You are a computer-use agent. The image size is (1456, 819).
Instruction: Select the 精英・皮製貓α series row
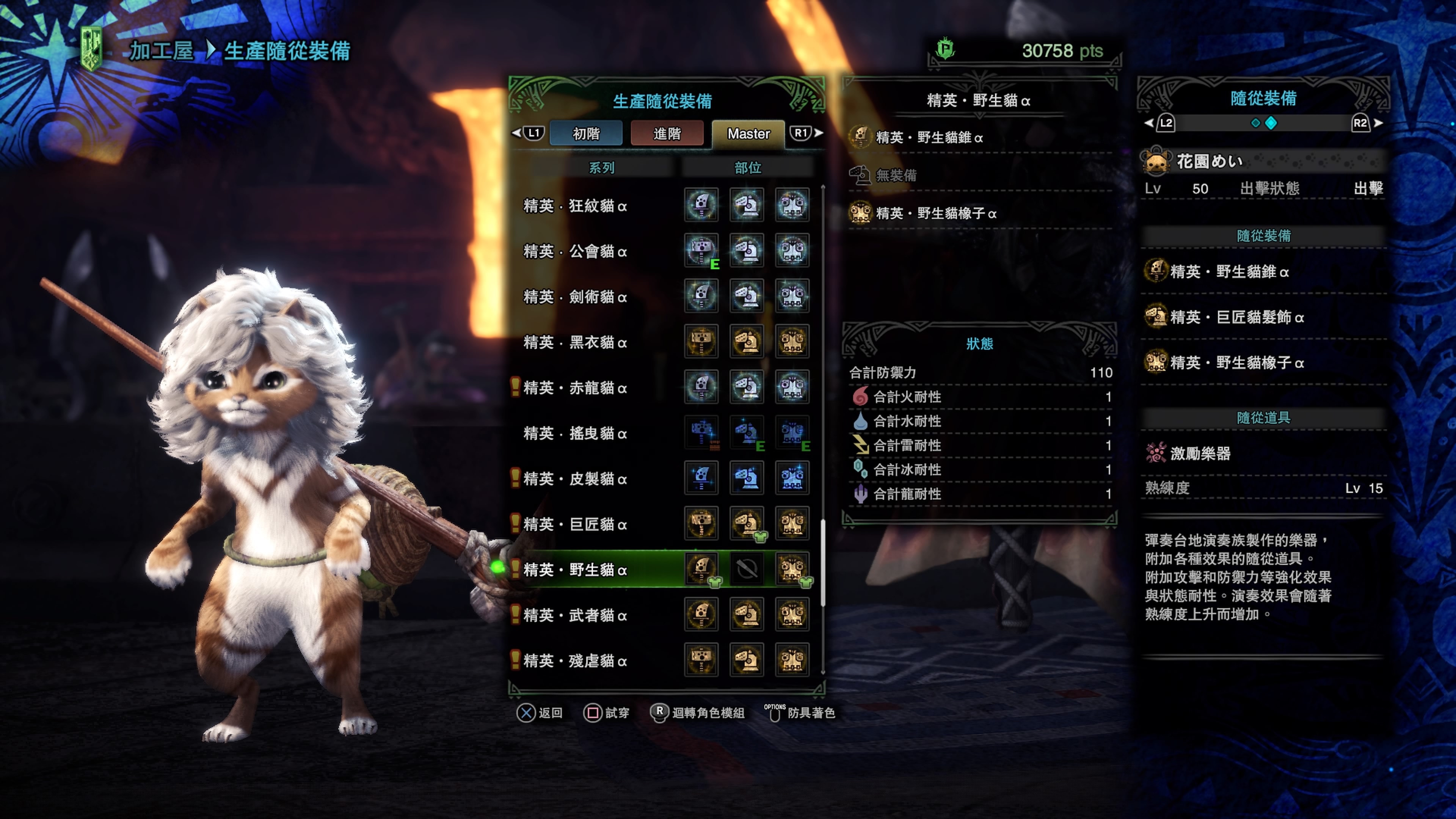(575, 479)
